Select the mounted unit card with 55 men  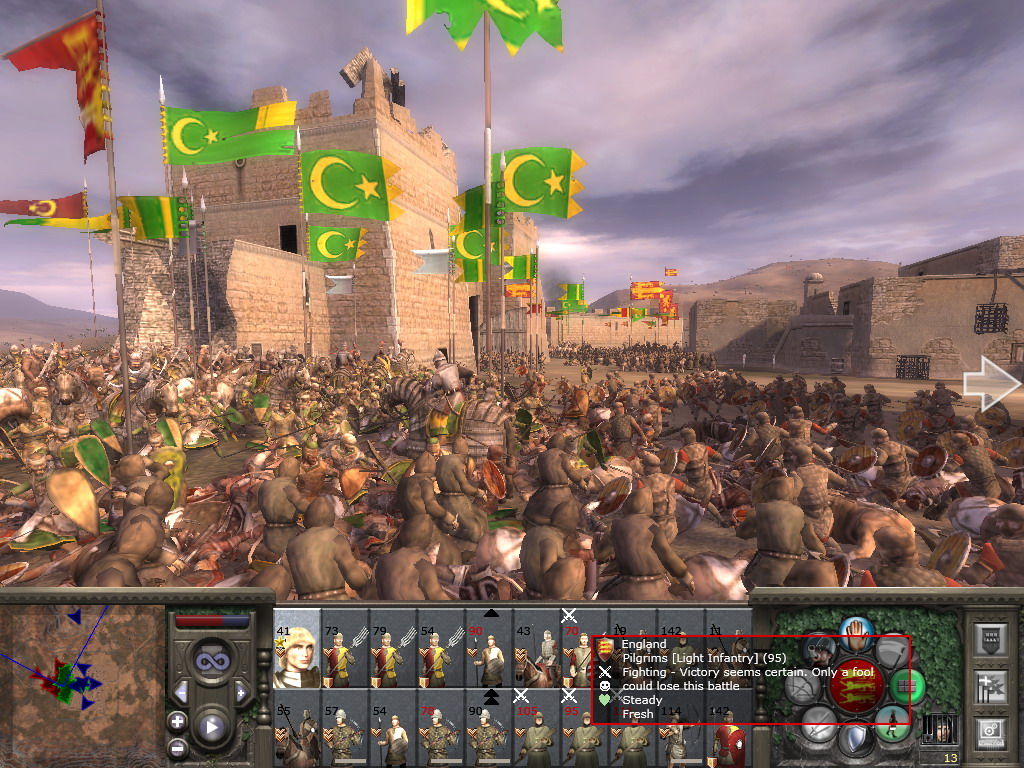pyautogui.click(x=296, y=735)
